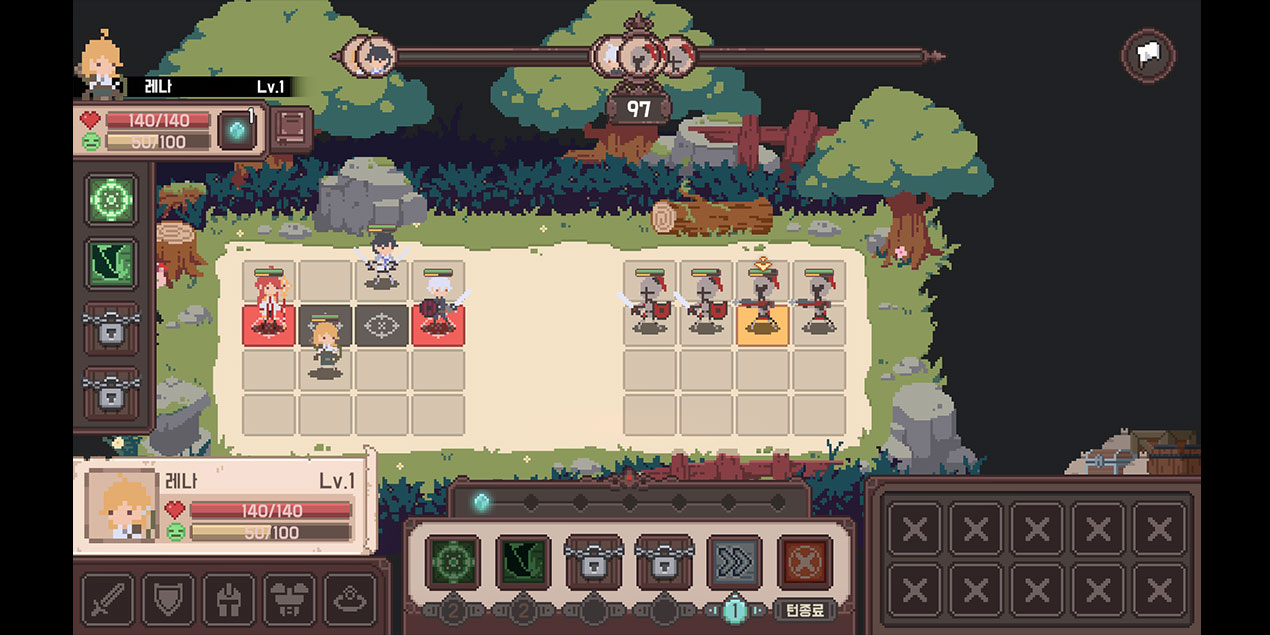Select the chest armor equipment slot

289,598
